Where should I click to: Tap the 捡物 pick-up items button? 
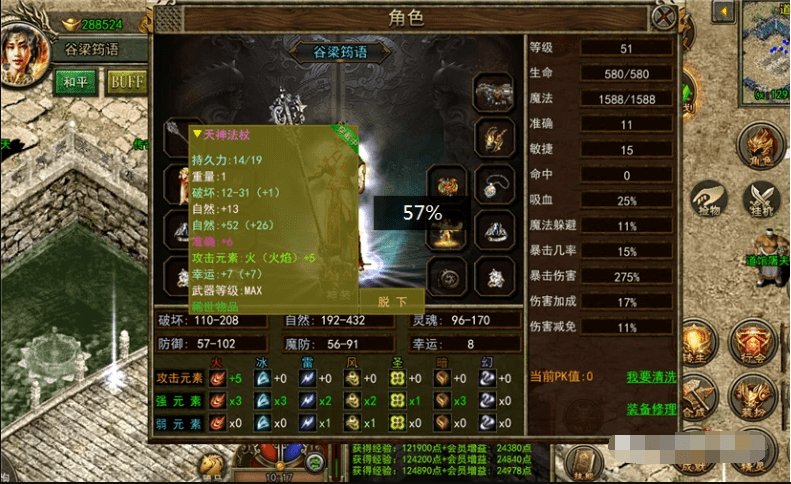[709, 200]
